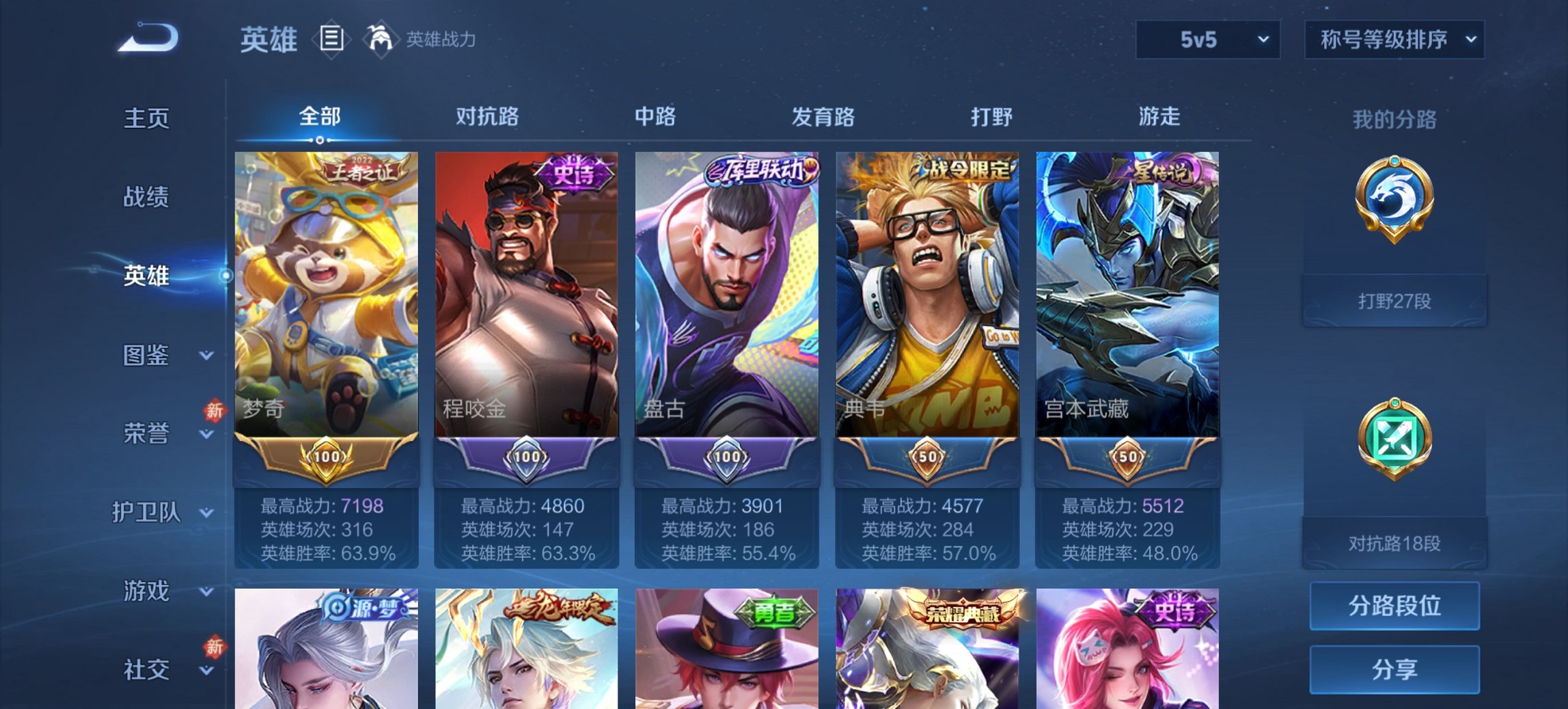
Task: Open 战绩 from the left sidebar
Action: point(147,197)
